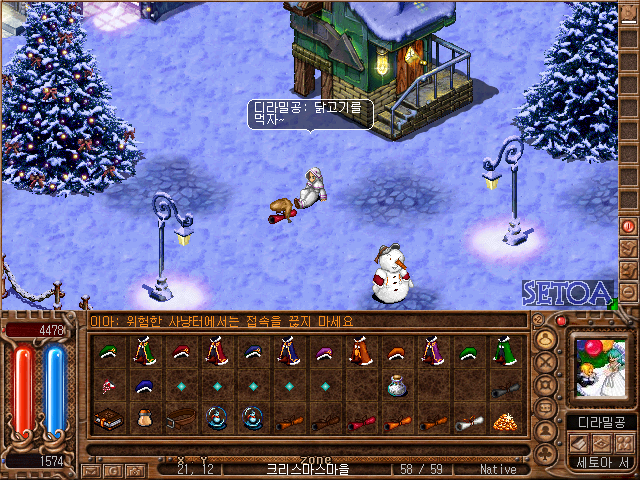
Task: Pick the green cloak inventory item
Action: (x=504, y=352)
